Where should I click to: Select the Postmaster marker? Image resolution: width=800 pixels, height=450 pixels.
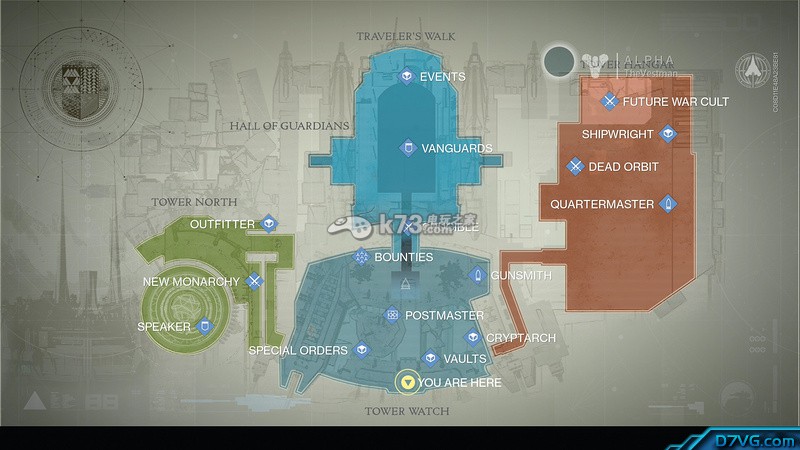tap(392, 315)
